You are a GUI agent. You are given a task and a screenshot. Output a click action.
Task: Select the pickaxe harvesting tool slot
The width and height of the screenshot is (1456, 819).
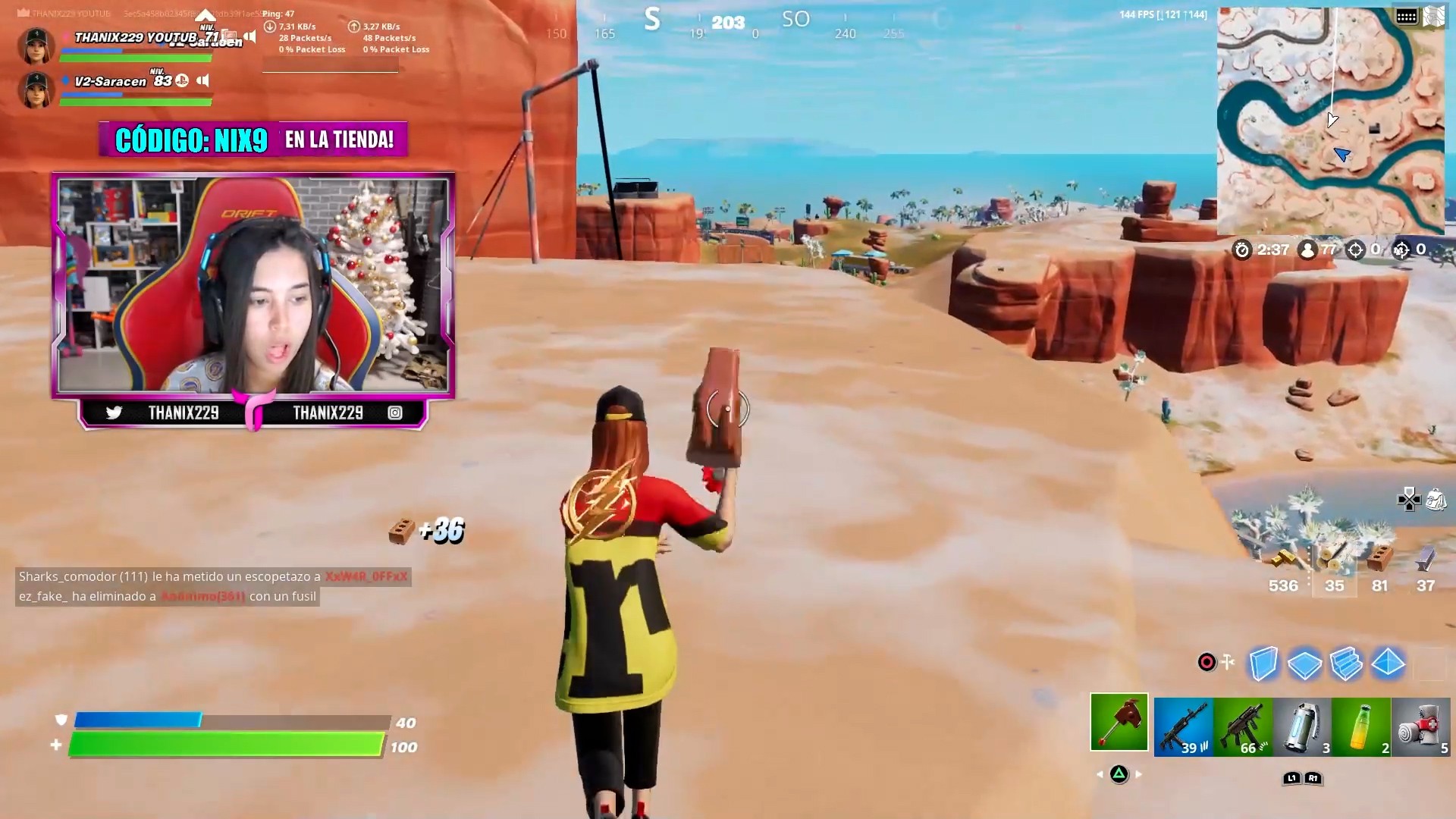1119,722
